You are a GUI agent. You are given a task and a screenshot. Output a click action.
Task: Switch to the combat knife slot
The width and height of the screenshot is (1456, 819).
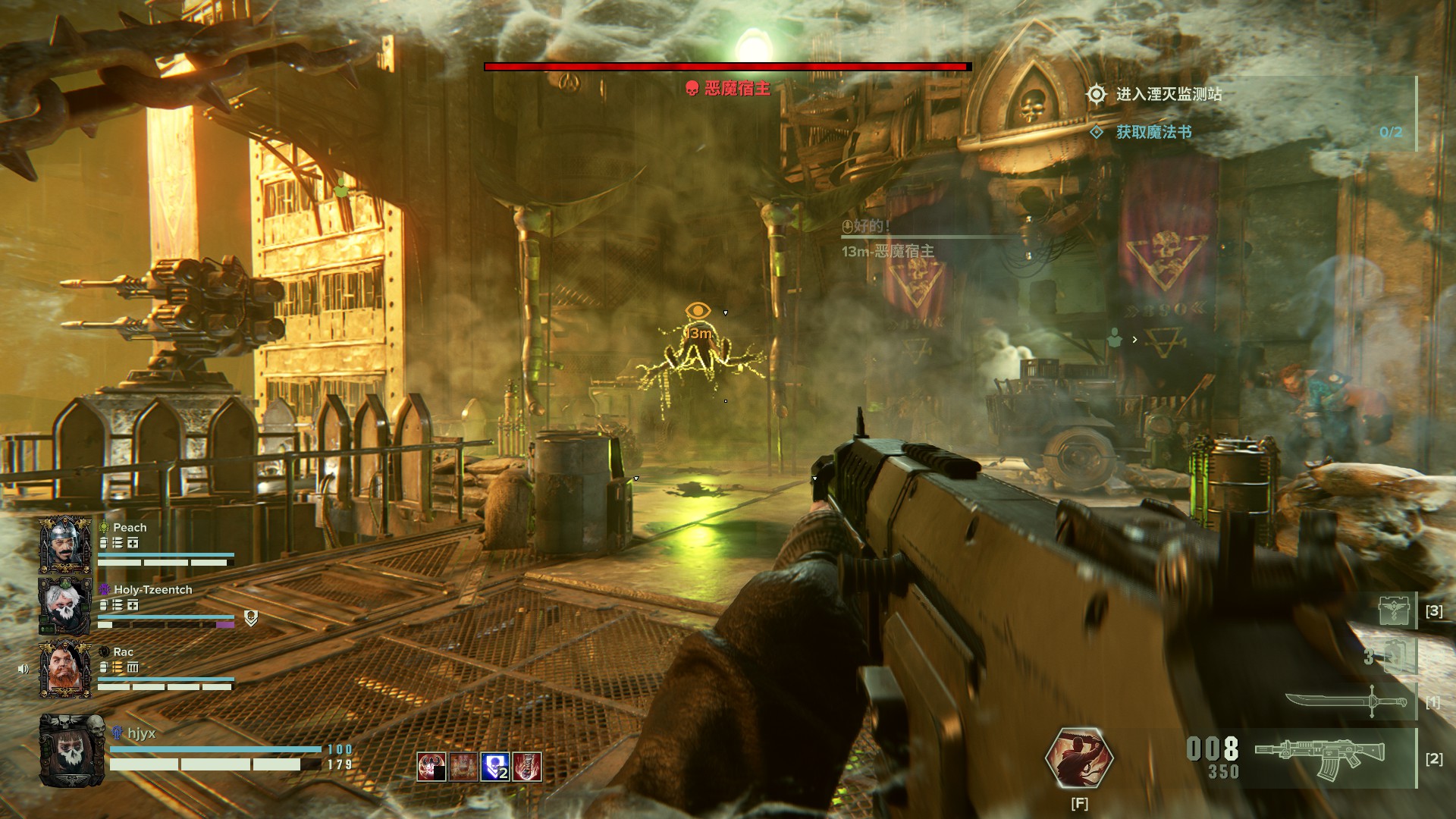click(1346, 701)
